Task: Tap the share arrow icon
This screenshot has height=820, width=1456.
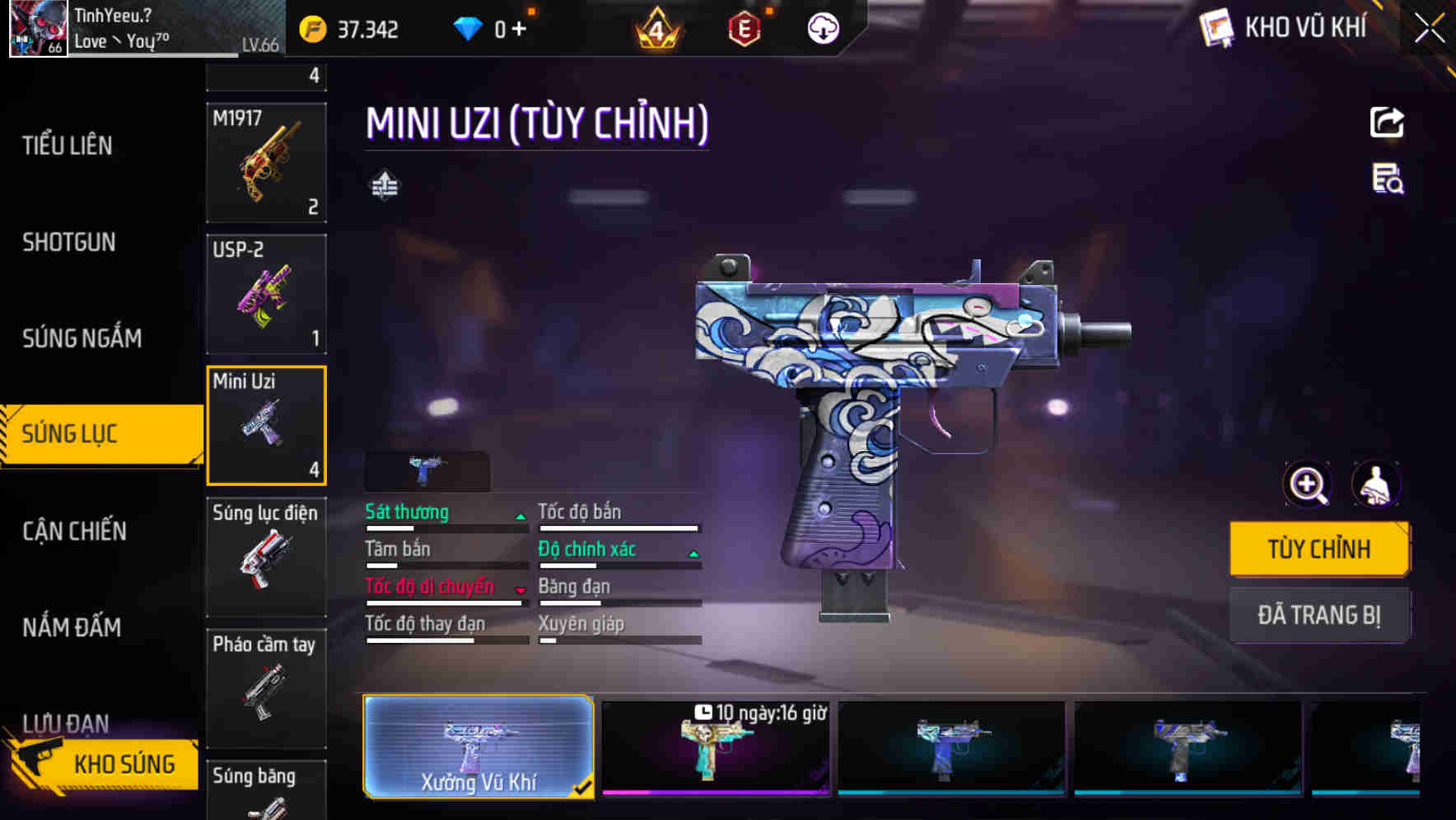Action: [1387, 123]
